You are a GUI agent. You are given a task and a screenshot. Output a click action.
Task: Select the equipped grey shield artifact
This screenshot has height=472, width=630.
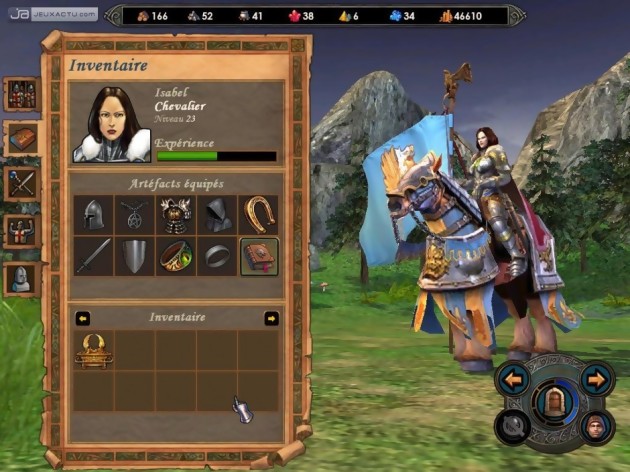pyautogui.click(x=135, y=256)
